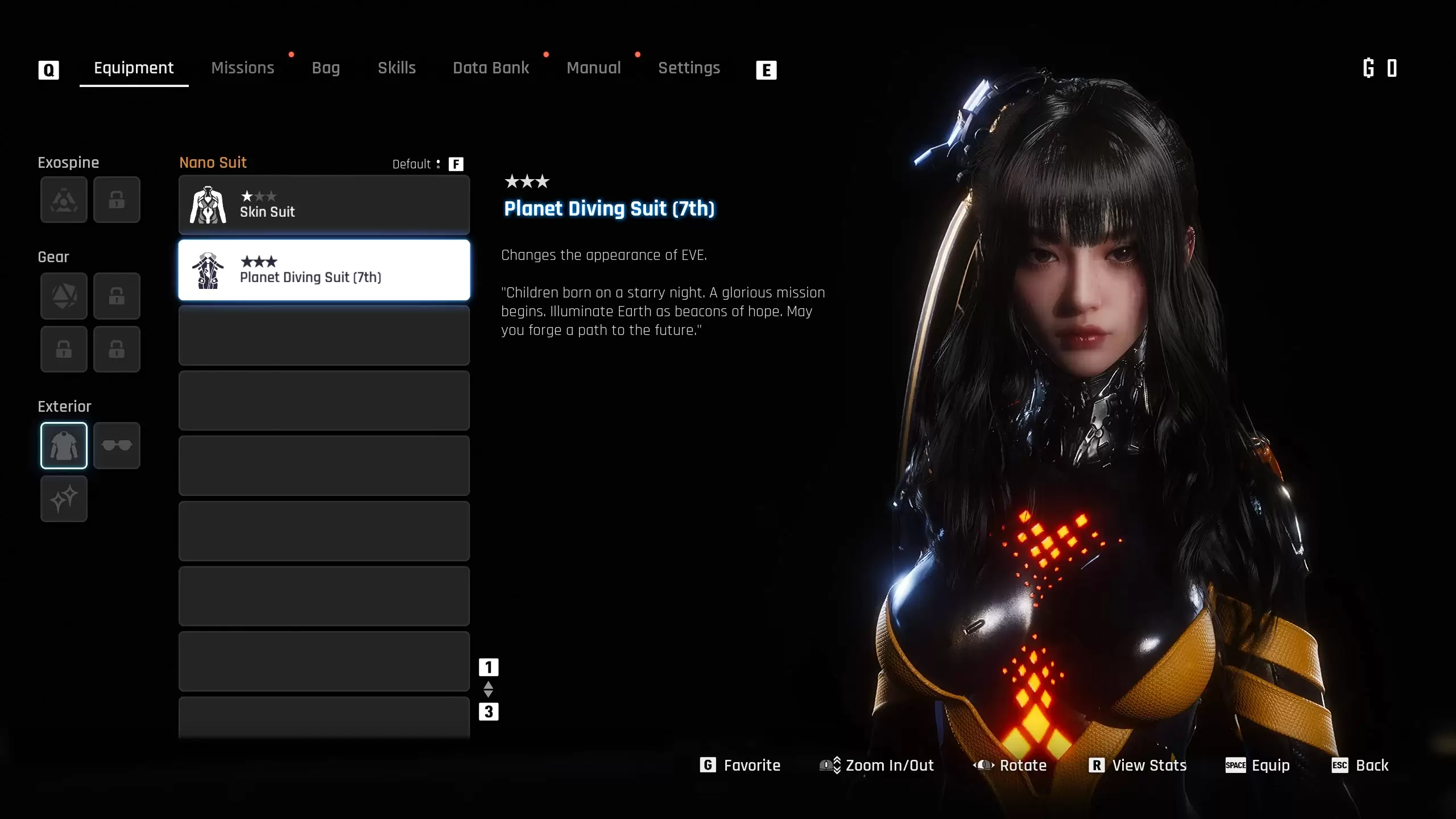This screenshot has width=1456, height=819.
Task: Choose the Skin Suit entry
Action: (324, 205)
